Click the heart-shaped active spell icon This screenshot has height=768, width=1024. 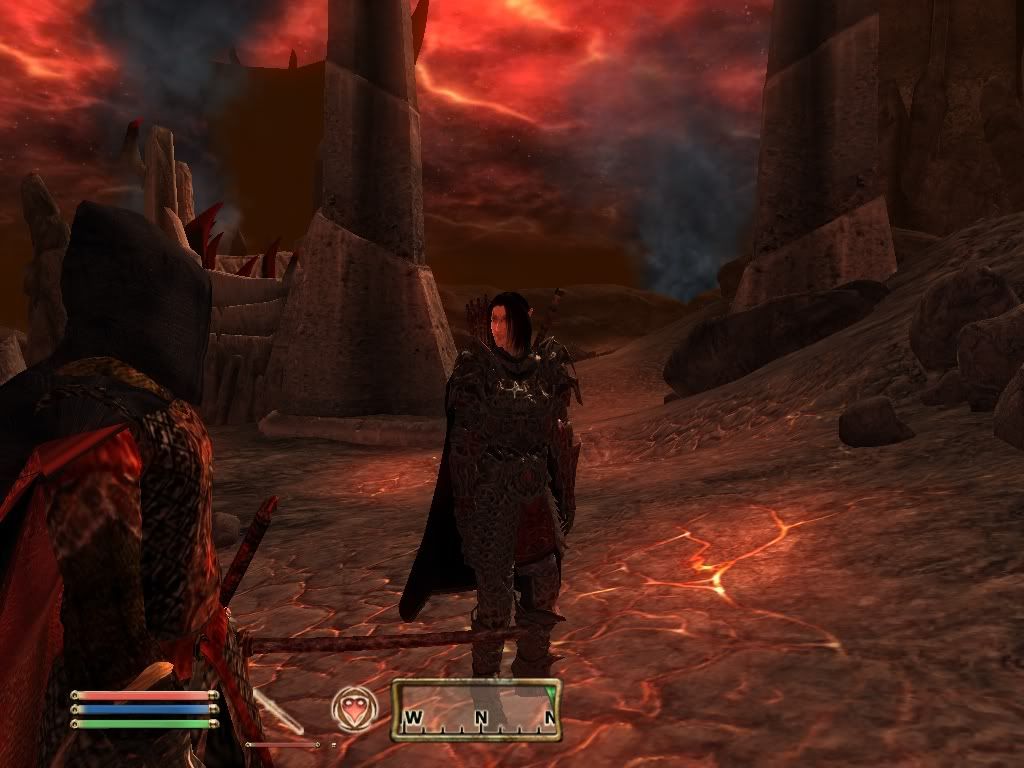[355, 709]
